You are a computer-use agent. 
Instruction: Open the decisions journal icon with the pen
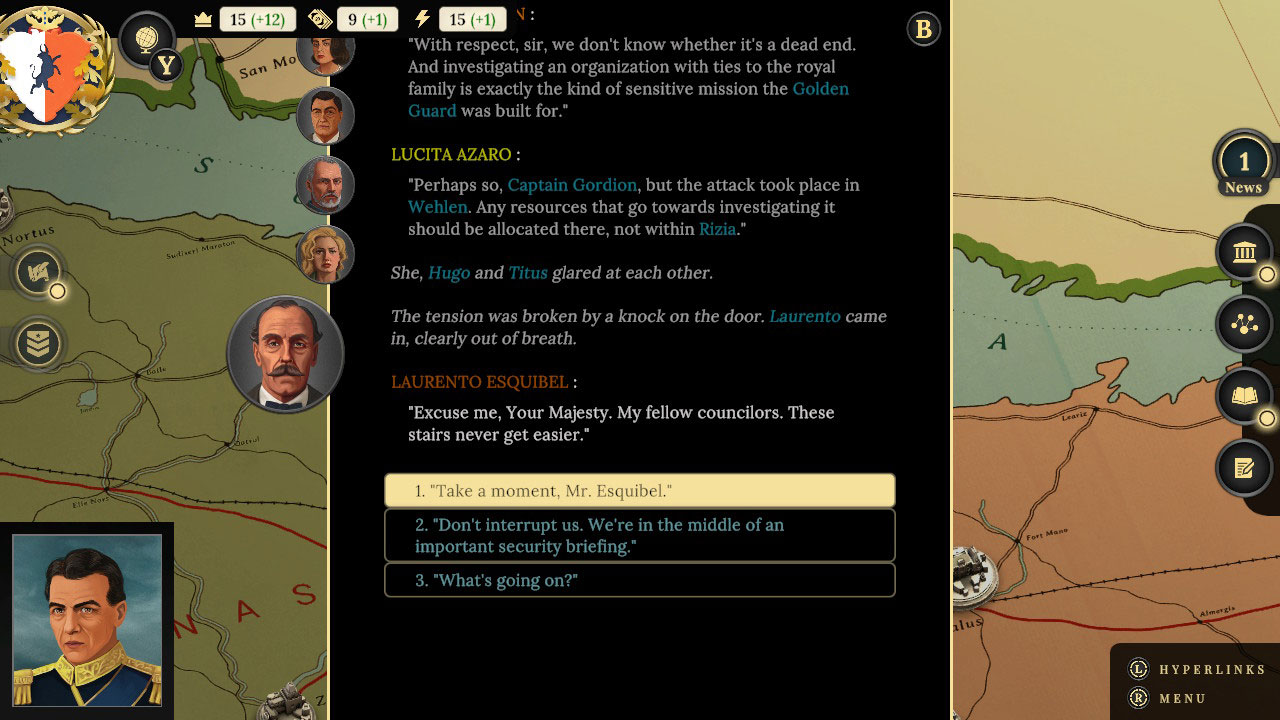1244,468
